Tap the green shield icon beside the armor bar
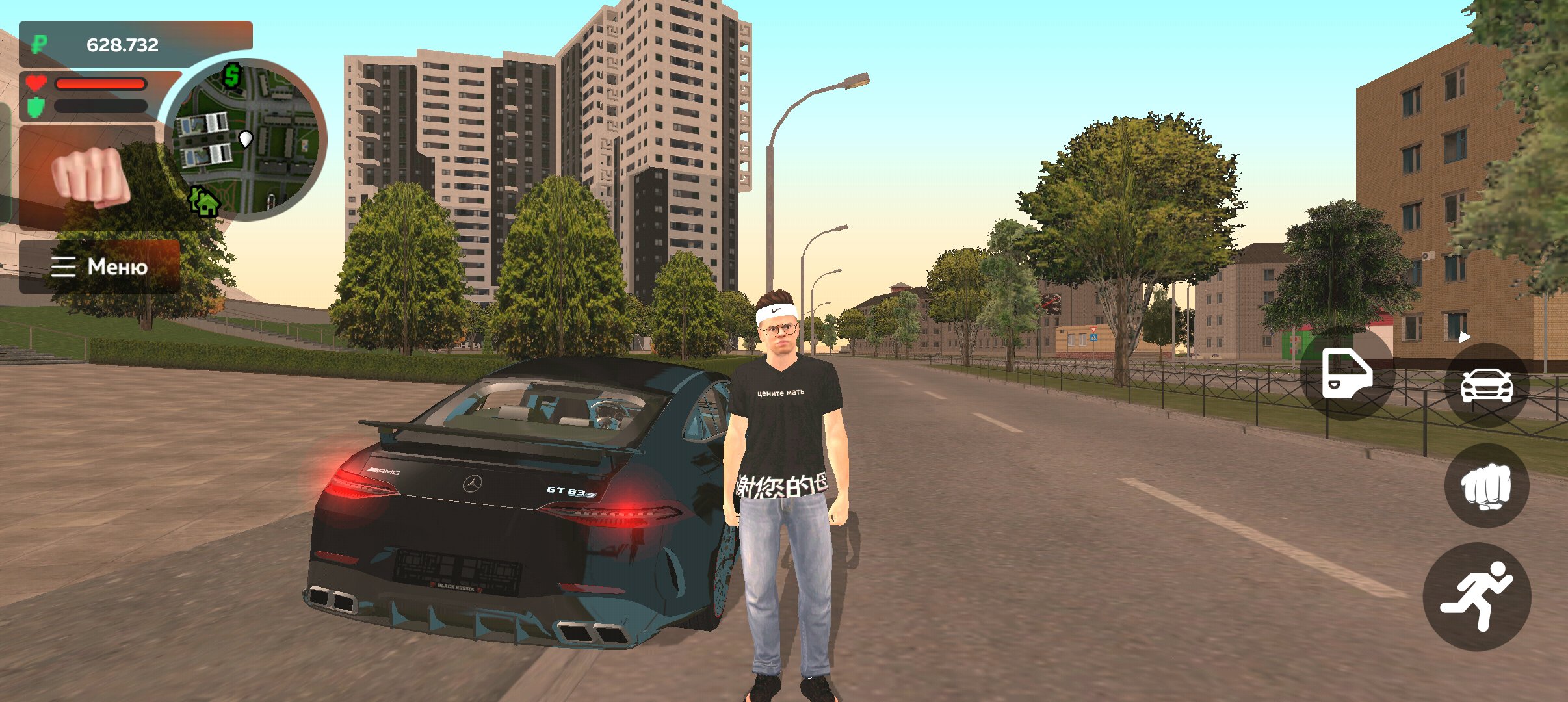1568x702 pixels. click(x=36, y=106)
